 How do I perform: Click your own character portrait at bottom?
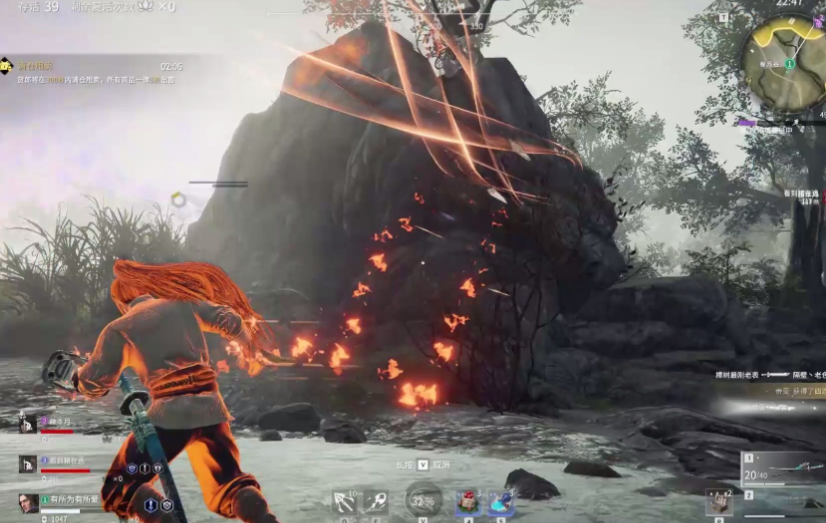(x=28, y=503)
